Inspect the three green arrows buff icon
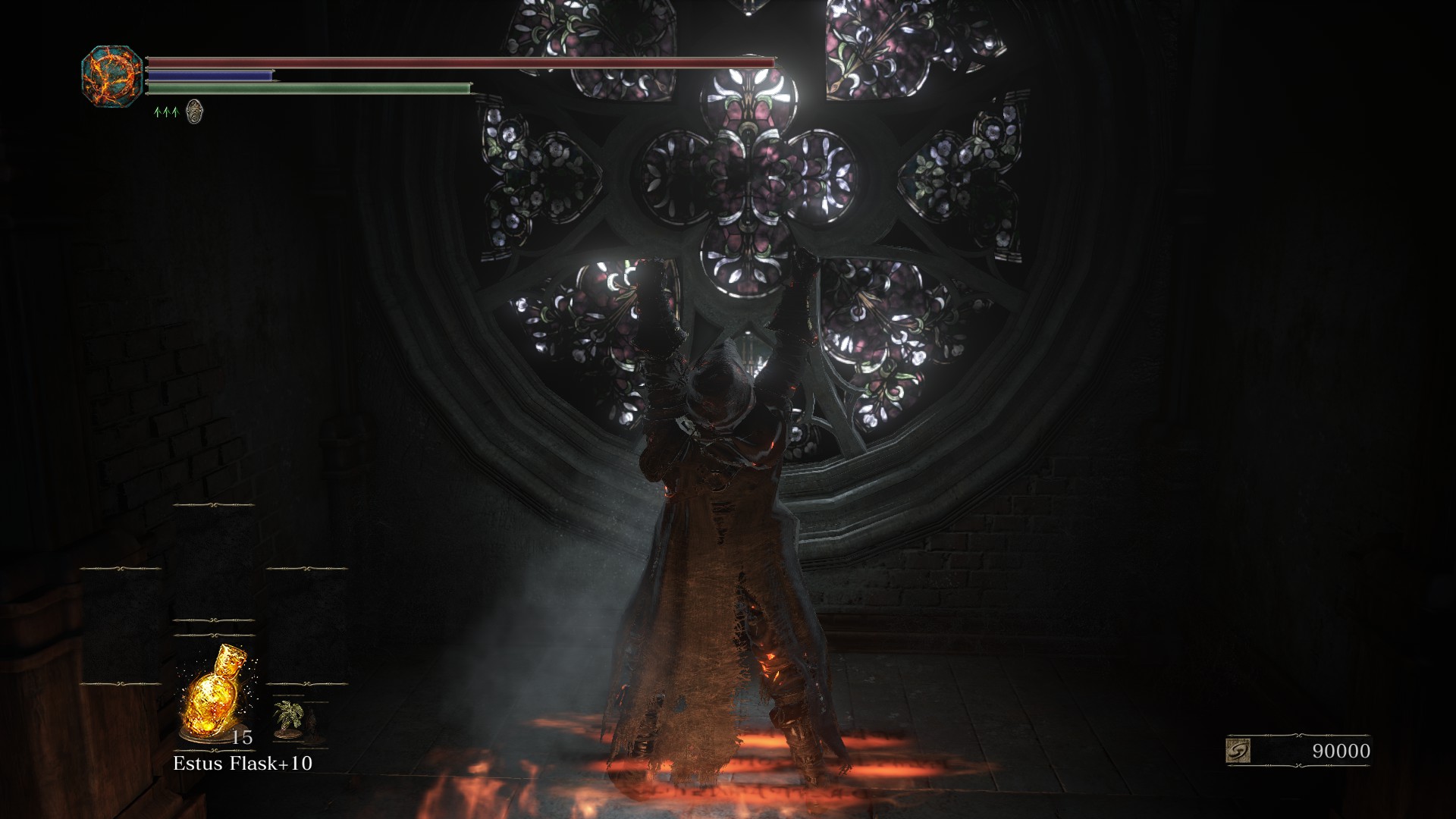Viewport: 1456px width, 819px height. pos(165,112)
